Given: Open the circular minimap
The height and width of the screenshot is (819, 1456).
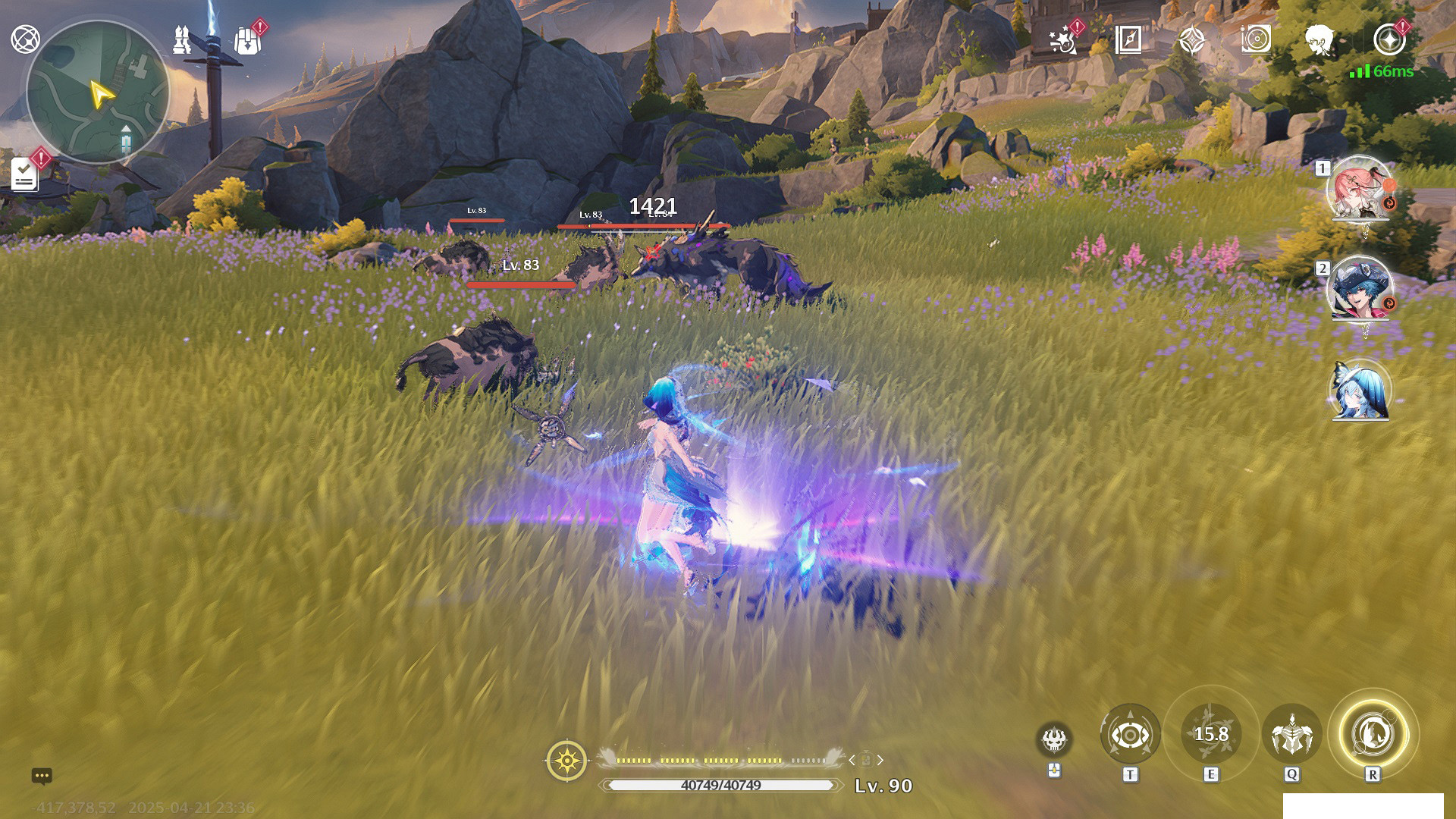Looking at the screenshot, I should 97,92.
